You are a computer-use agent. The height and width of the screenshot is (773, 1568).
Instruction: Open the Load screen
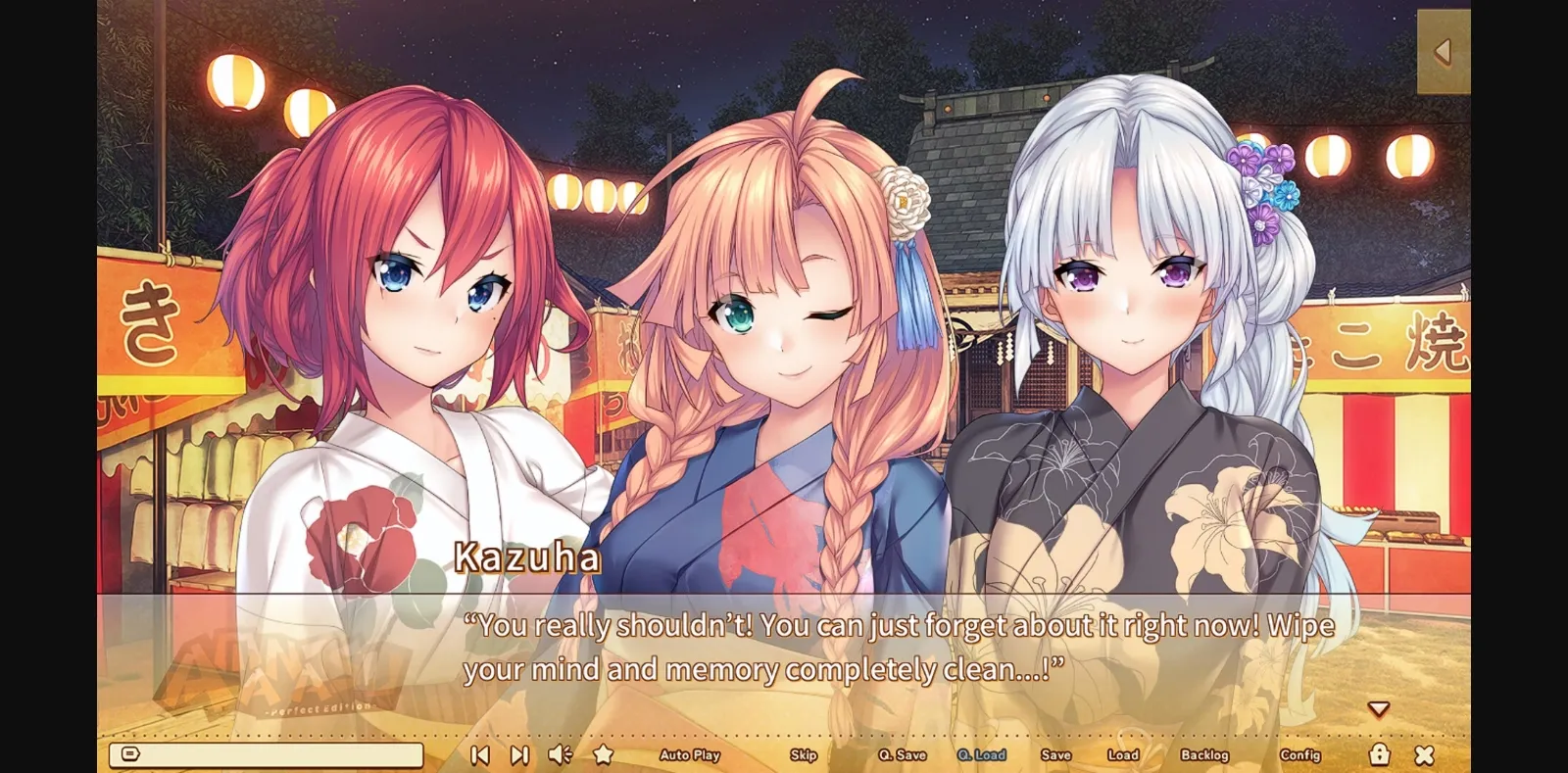click(x=1123, y=755)
